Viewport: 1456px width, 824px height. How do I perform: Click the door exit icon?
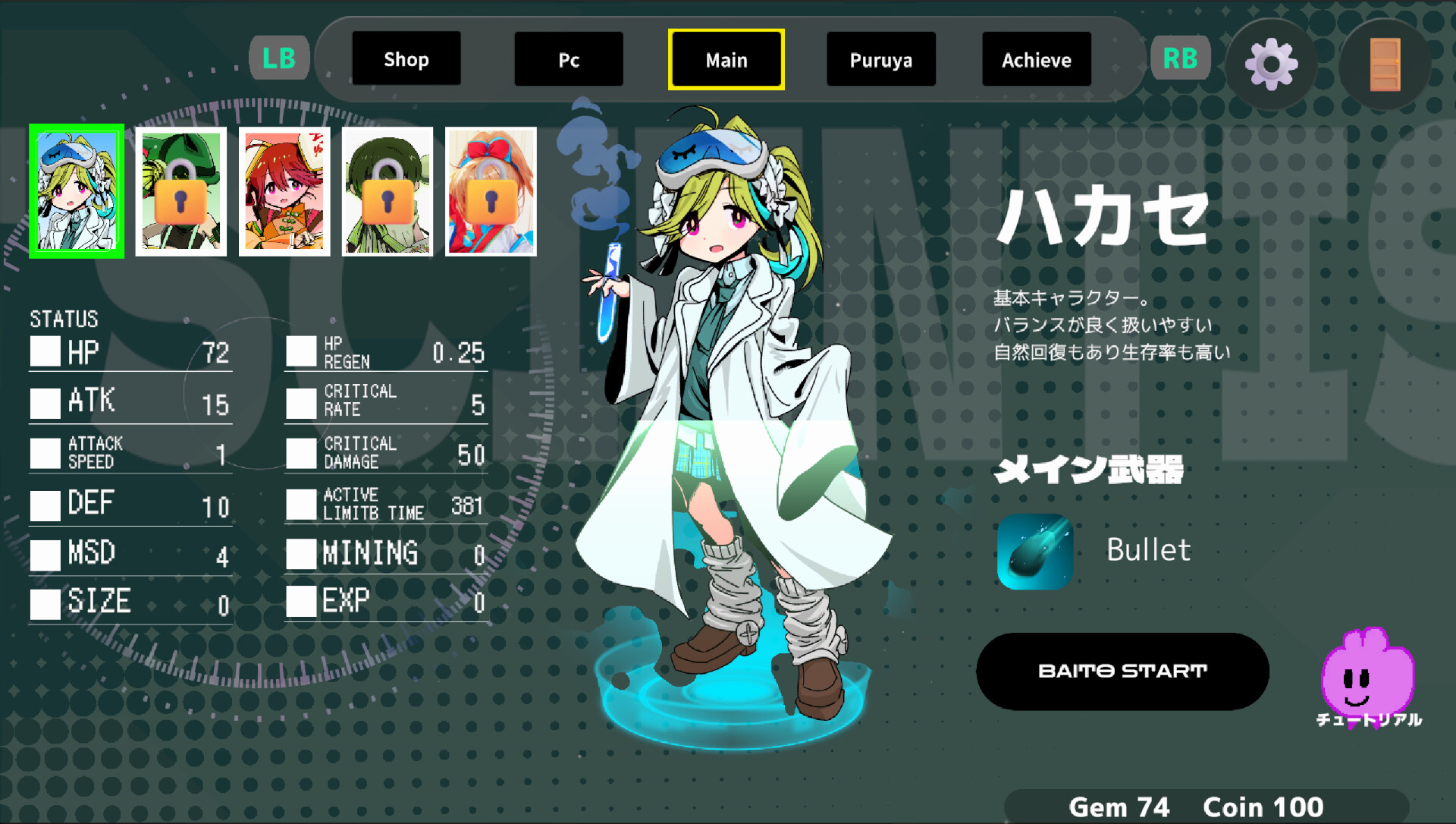pyautogui.click(x=1385, y=64)
